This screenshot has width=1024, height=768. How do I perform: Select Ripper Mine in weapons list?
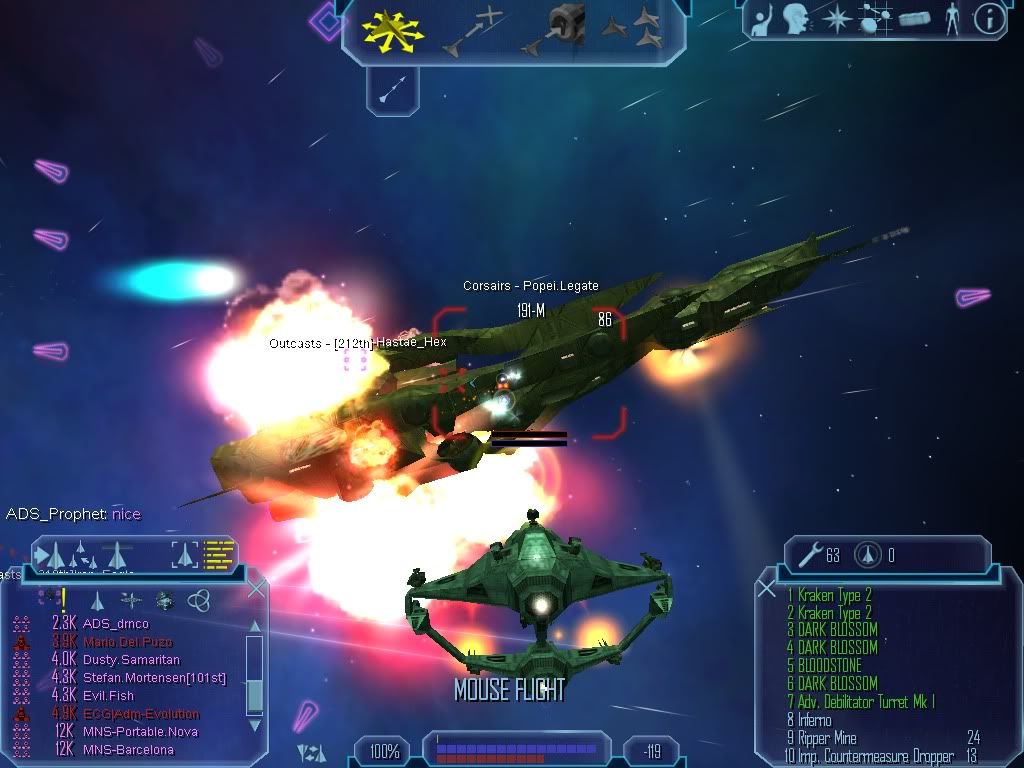click(x=828, y=738)
